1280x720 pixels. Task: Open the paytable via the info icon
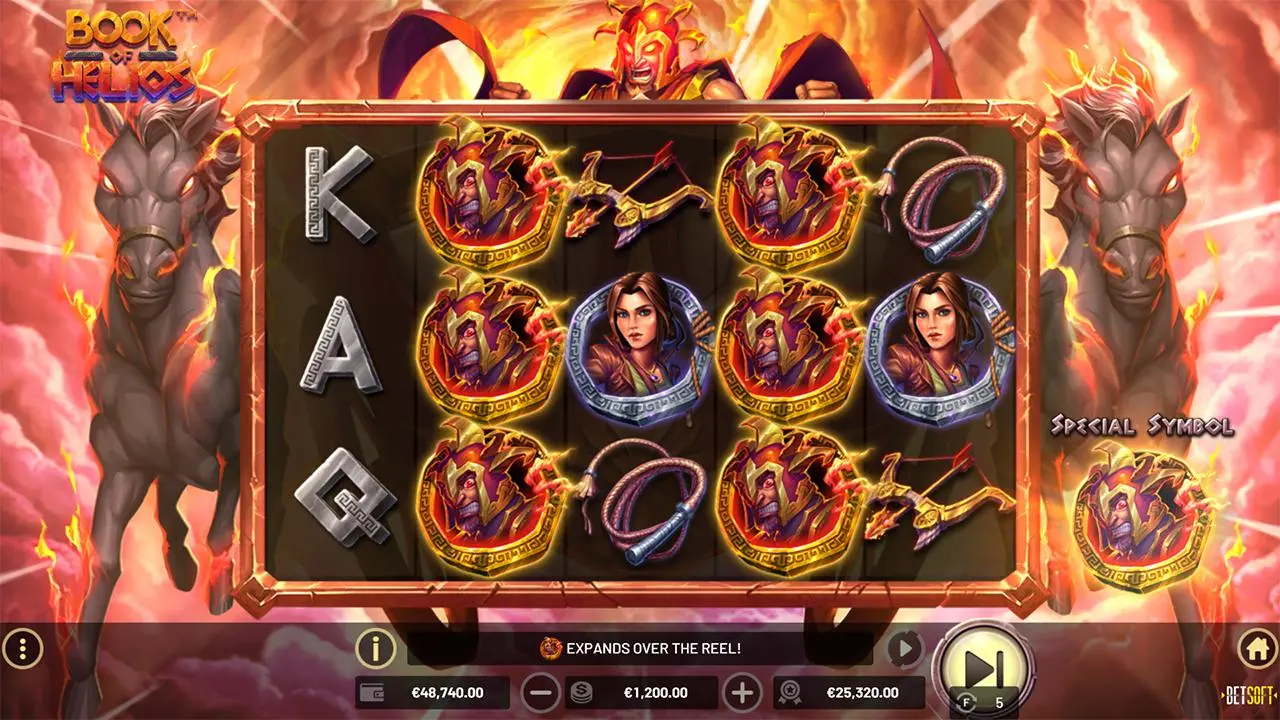pyautogui.click(x=374, y=648)
